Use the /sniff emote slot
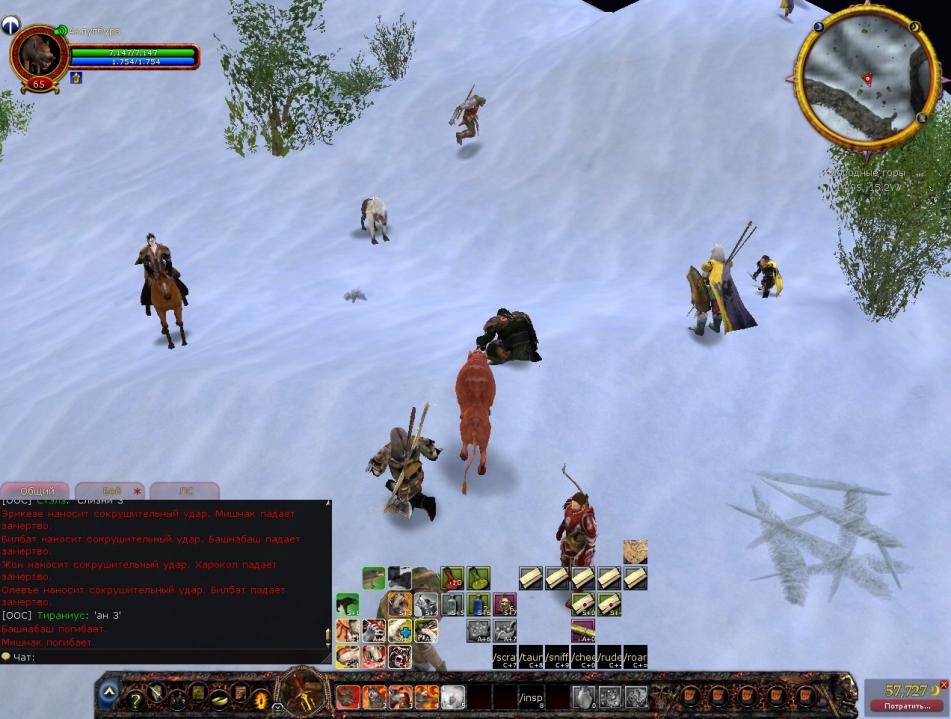The image size is (951, 719). 557,656
